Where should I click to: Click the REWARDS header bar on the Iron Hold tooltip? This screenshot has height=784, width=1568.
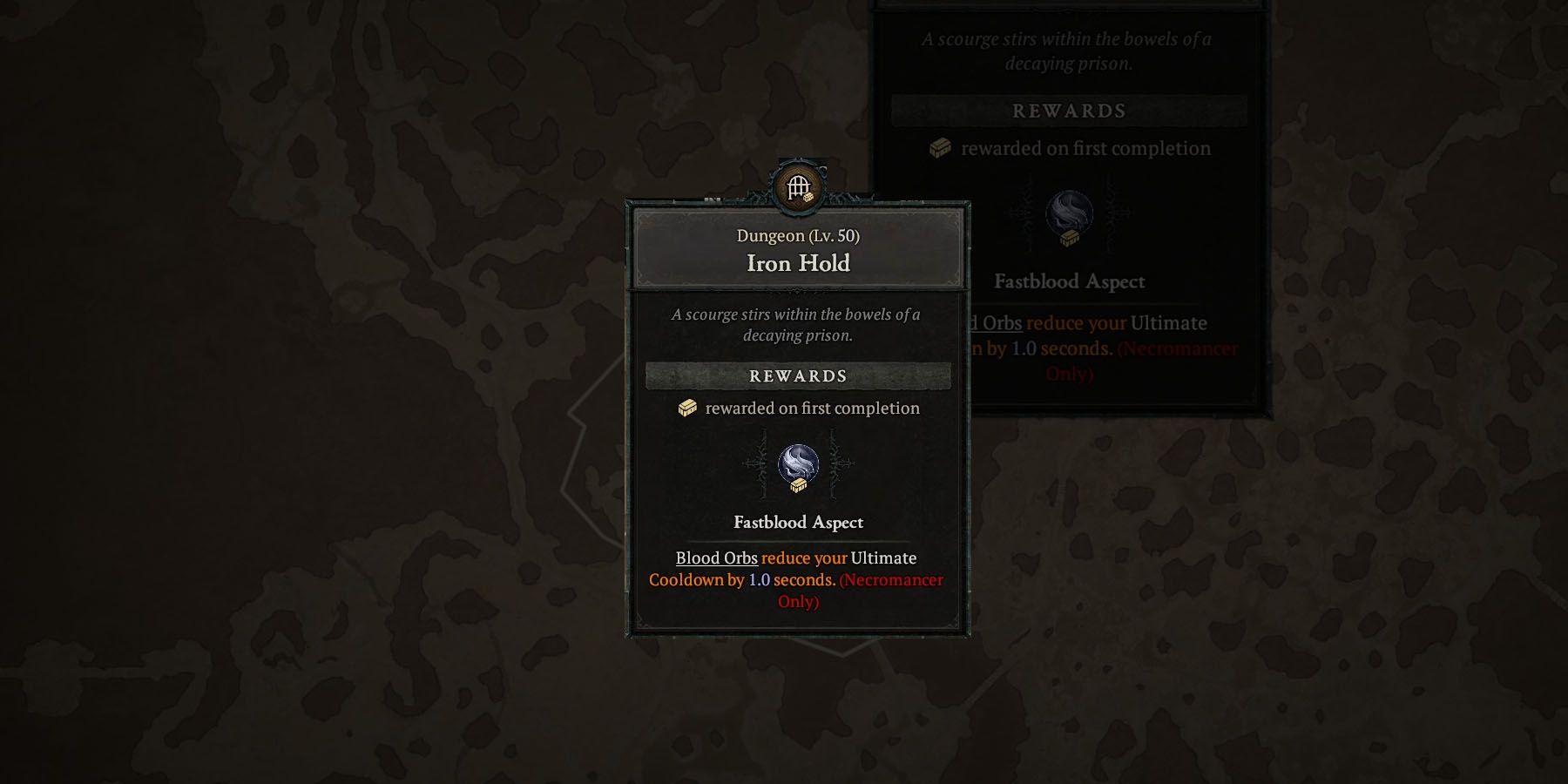pos(797,375)
